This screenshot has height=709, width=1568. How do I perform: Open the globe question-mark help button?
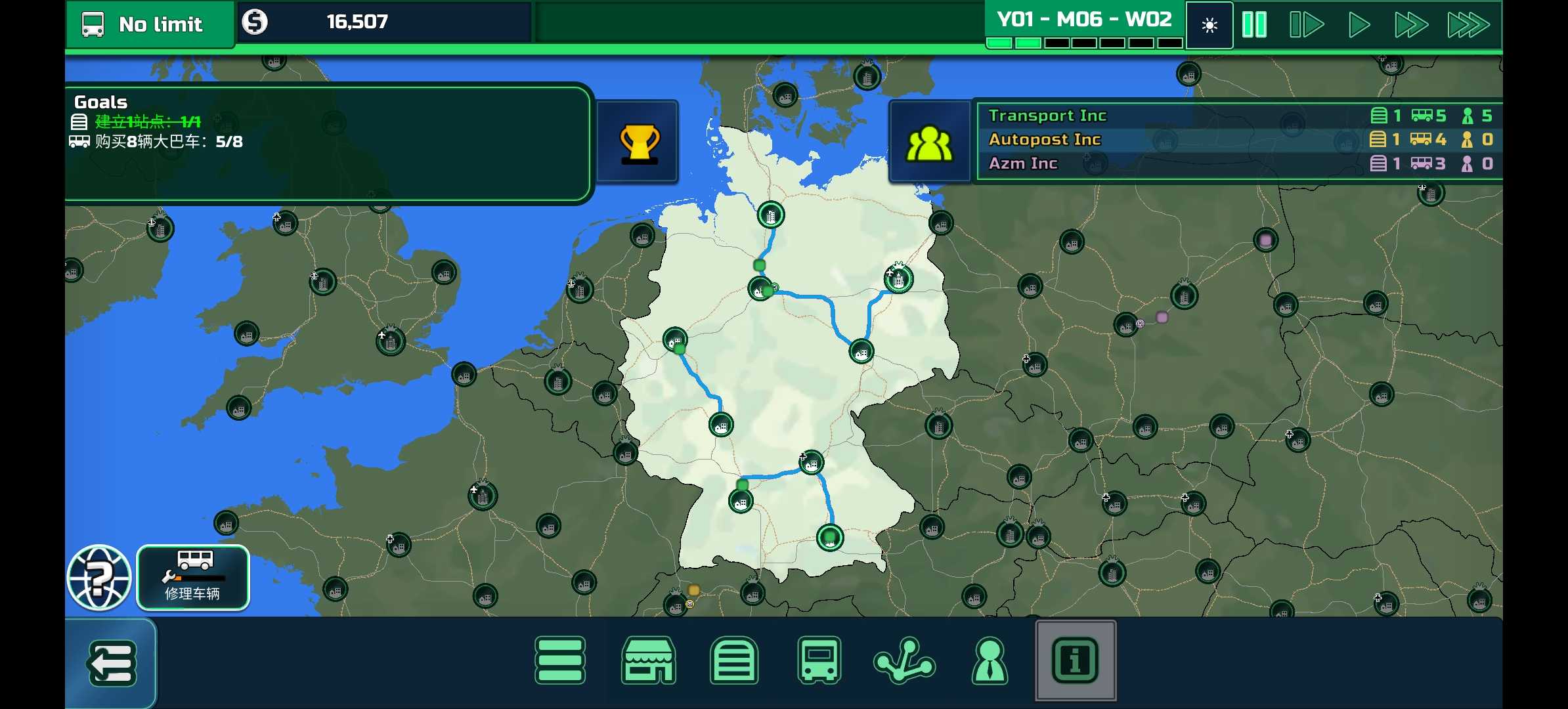(99, 578)
